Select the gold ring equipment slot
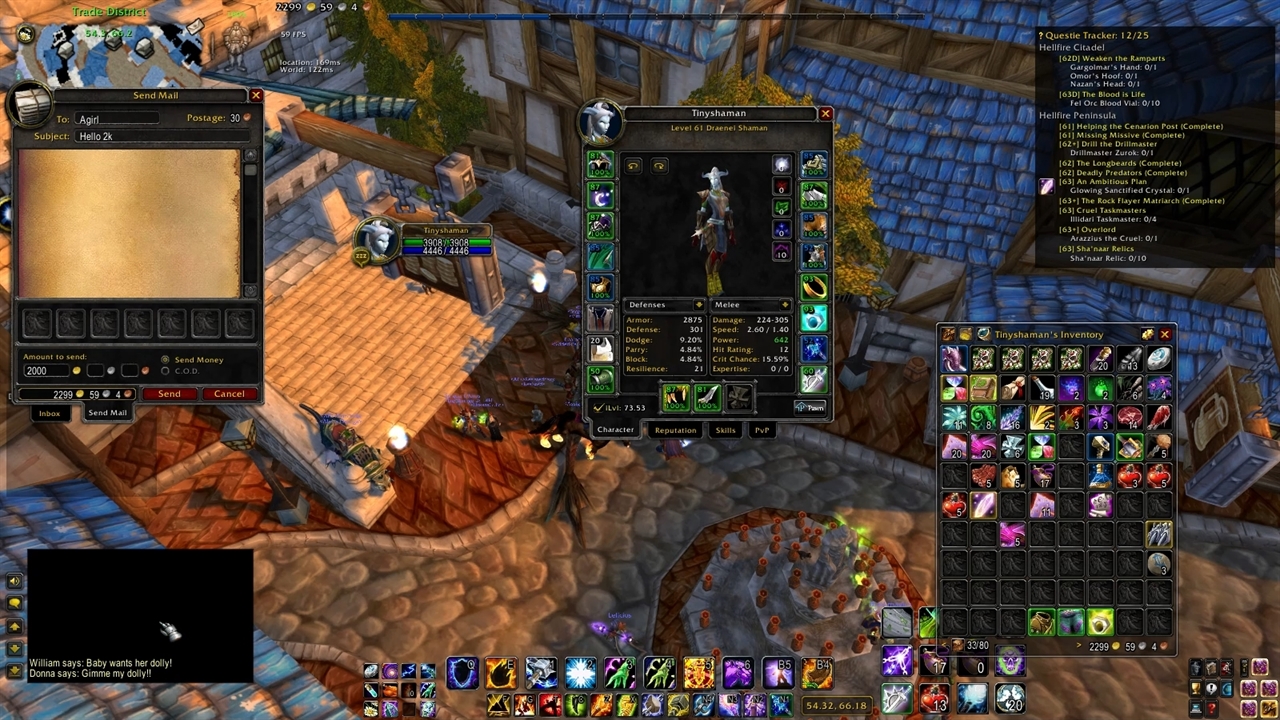The height and width of the screenshot is (720, 1280). [x=814, y=287]
